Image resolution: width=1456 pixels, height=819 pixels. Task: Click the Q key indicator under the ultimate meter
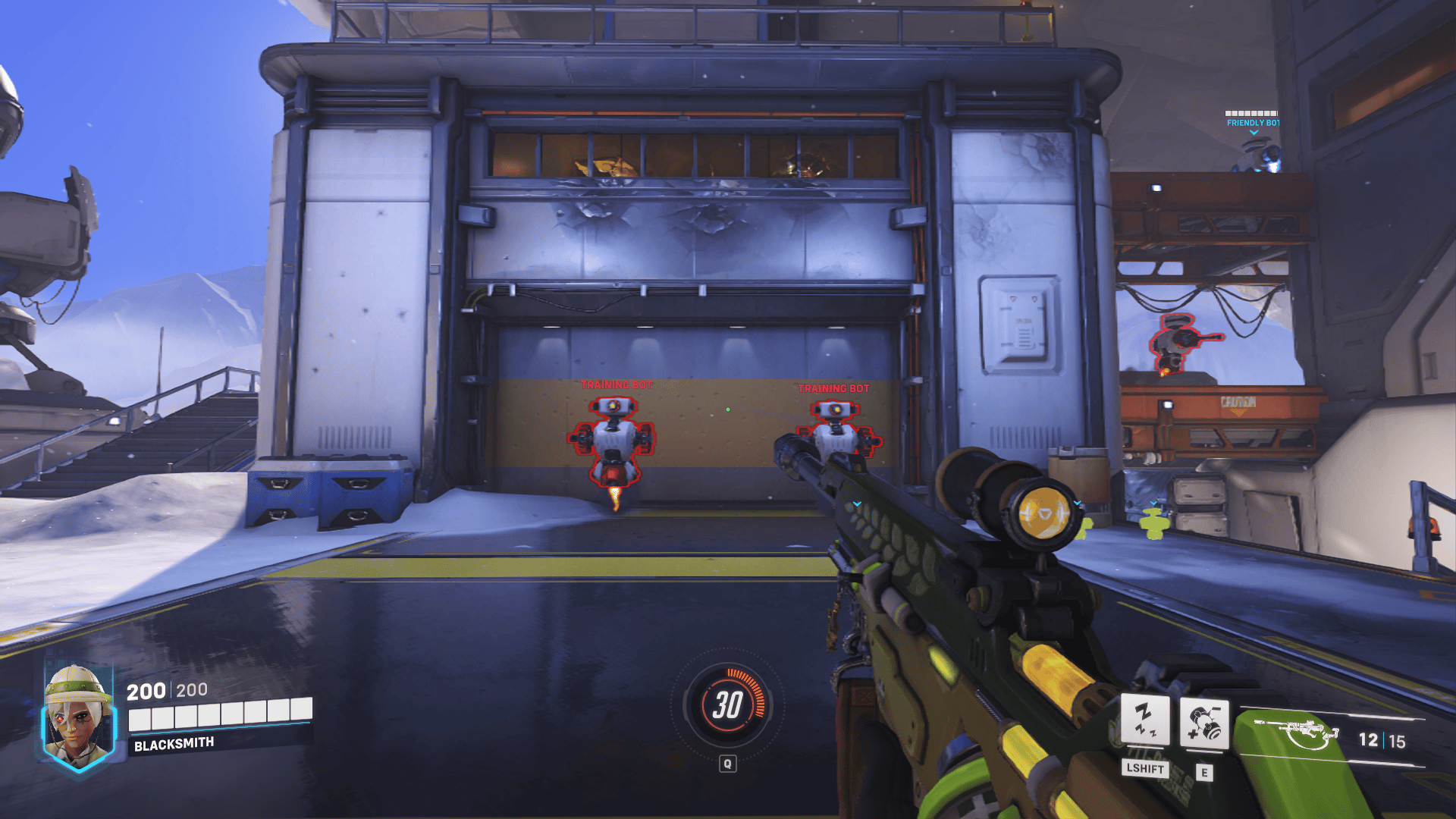pos(728,764)
